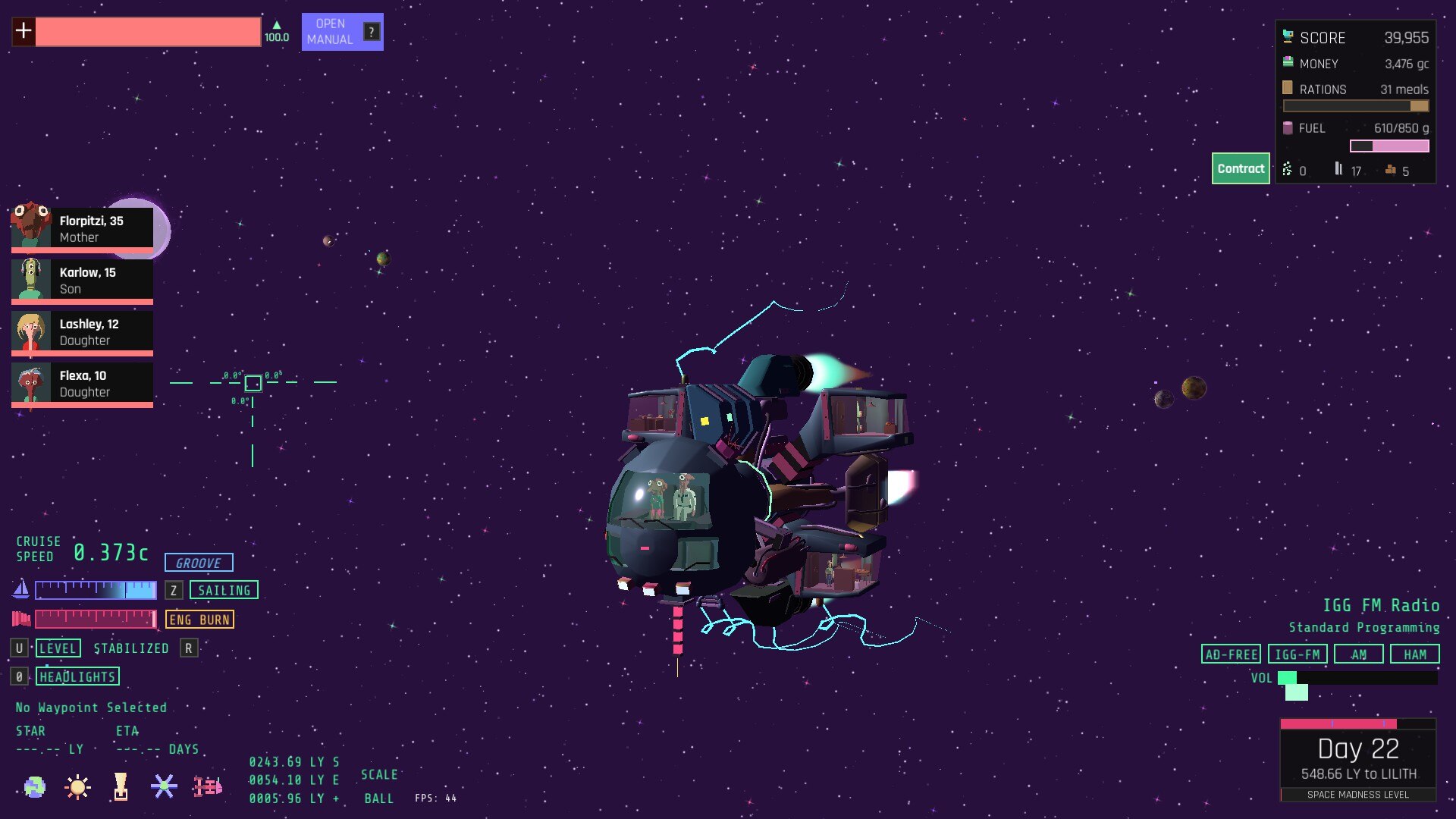This screenshot has height=819, width=1456.
Task: Click the blue snowflake-shaped star icon
Action: coord(164,786)
